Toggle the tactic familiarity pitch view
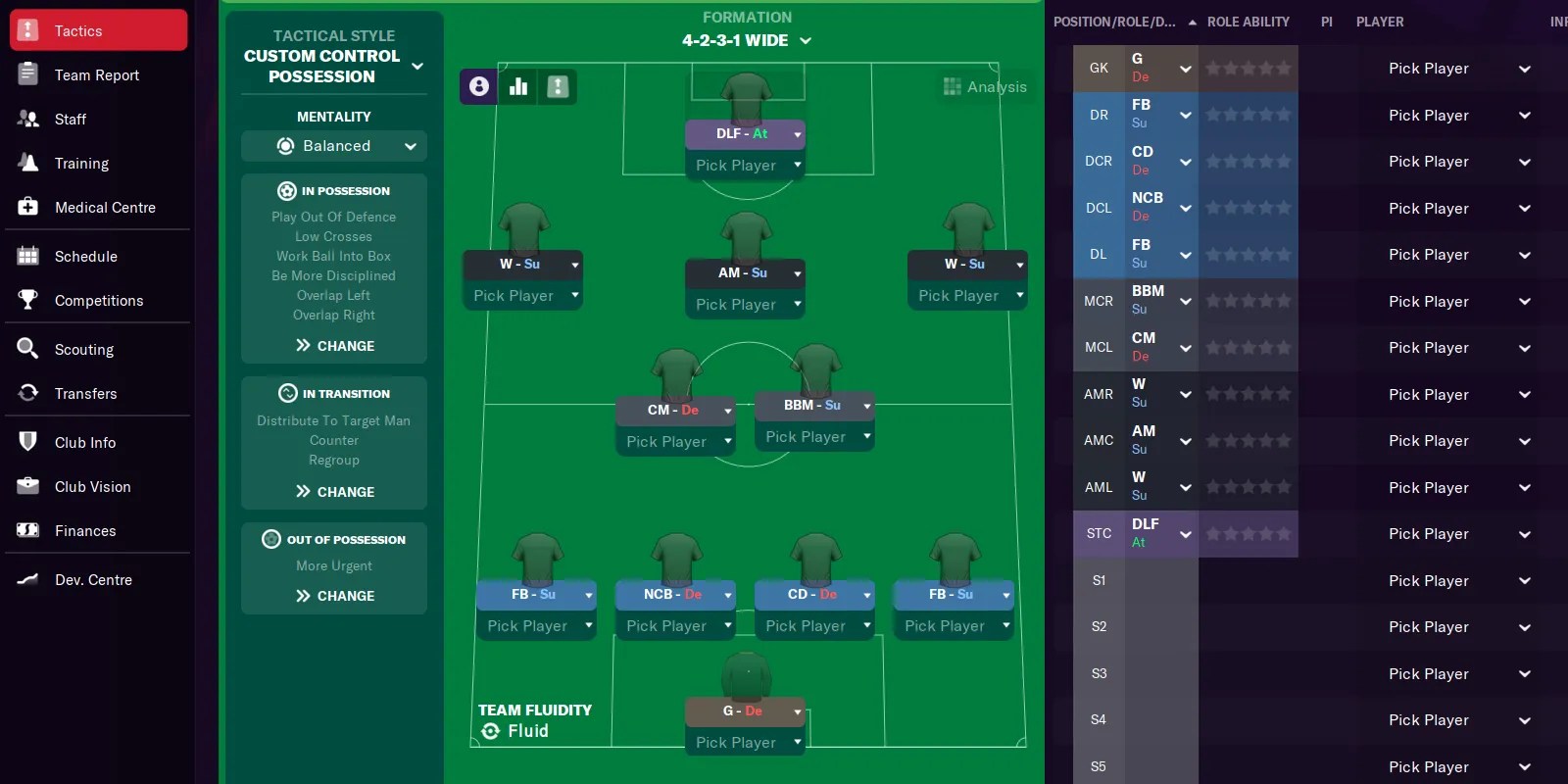Screen dimensions: 1568x784 pyautogui.click(x=558, y=86)
